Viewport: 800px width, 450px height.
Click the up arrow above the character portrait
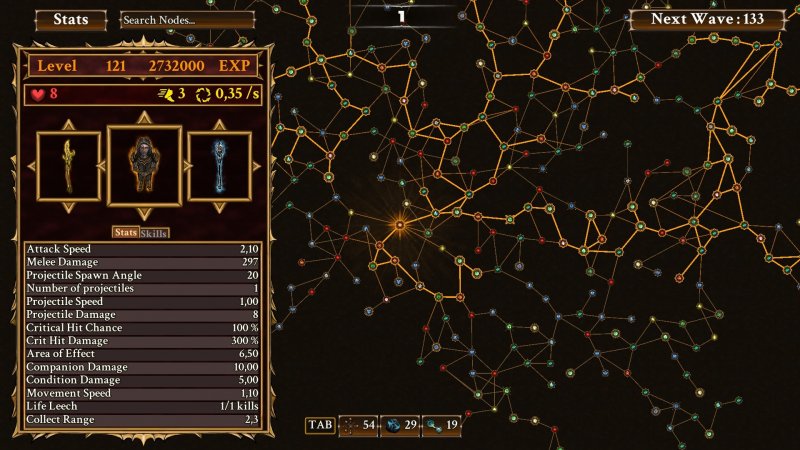pyautogui.click(x=145, y=116)
